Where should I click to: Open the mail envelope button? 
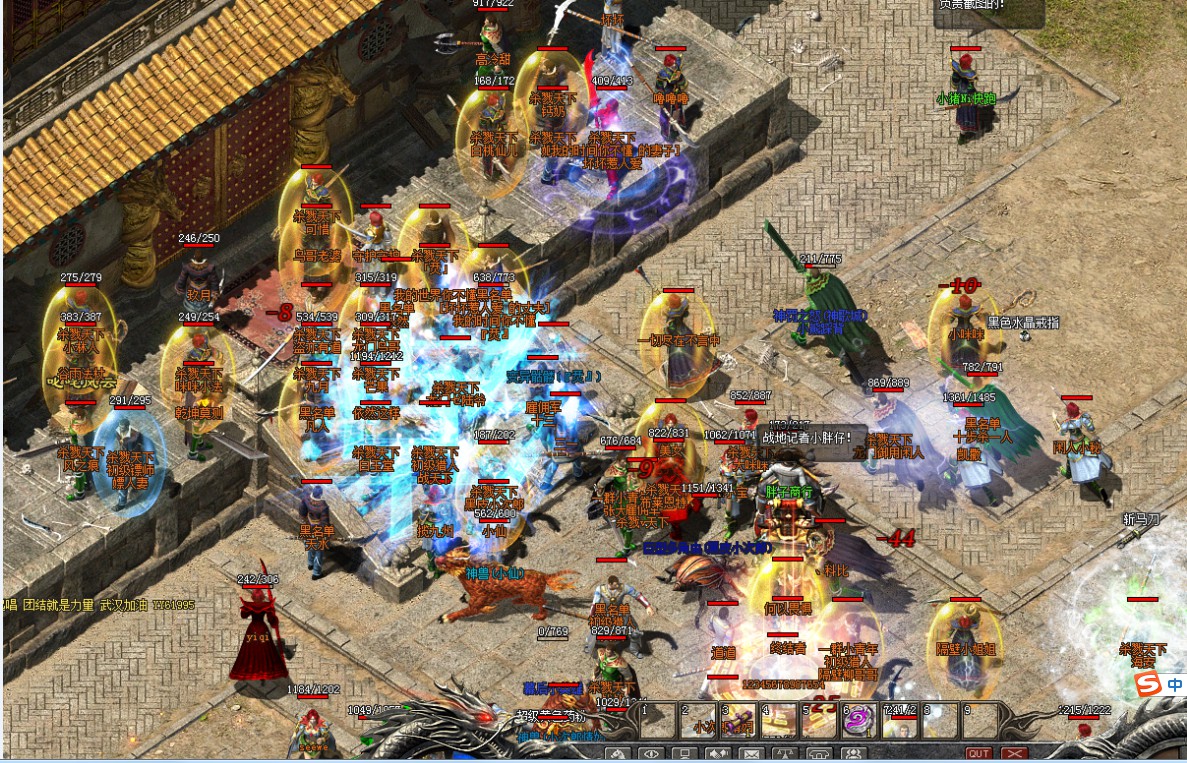(x=752, y=754)
